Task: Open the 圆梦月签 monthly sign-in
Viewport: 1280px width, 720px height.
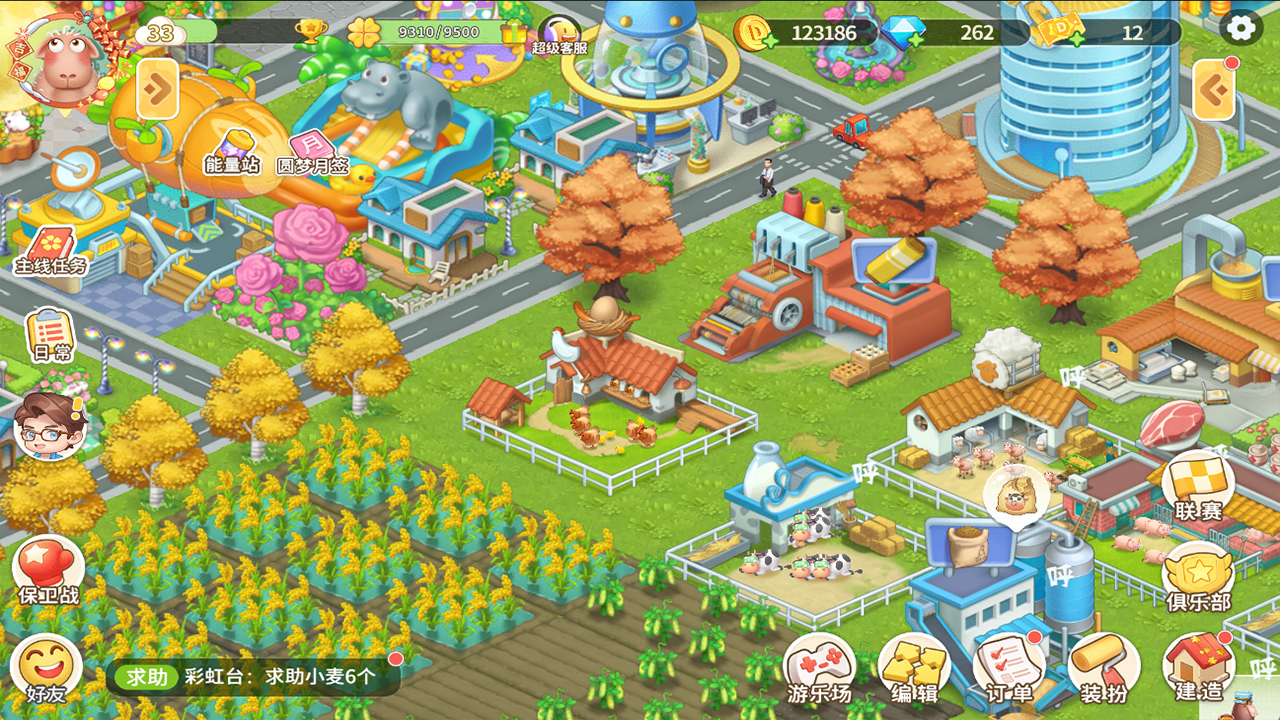Action: 312,152
